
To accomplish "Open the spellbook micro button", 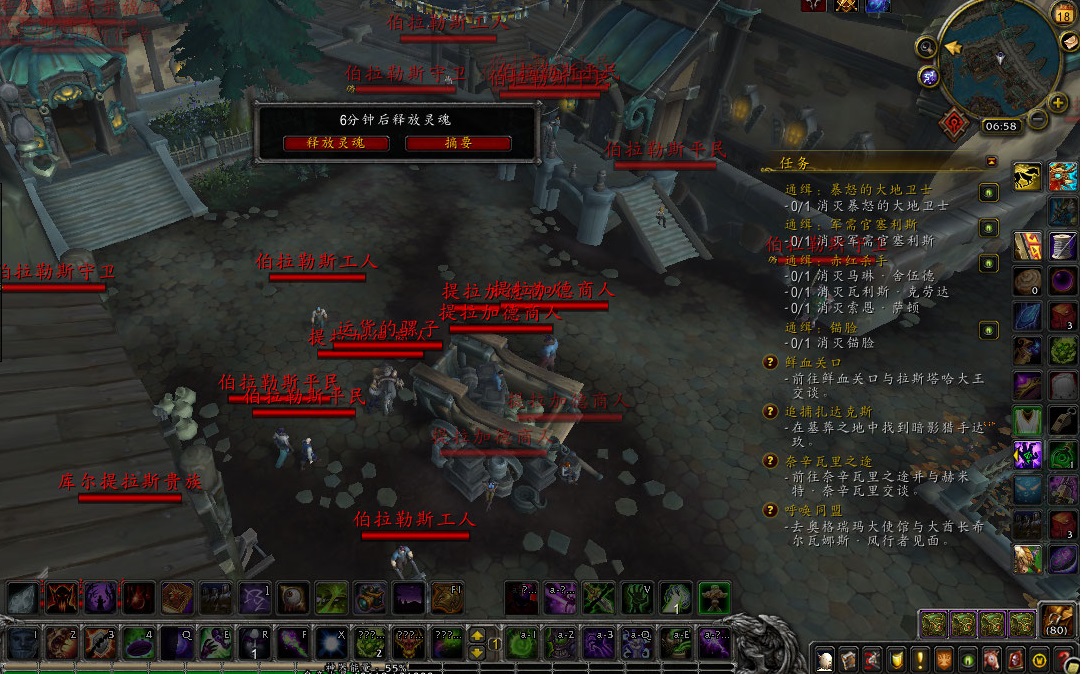I will tap(847, 660).
